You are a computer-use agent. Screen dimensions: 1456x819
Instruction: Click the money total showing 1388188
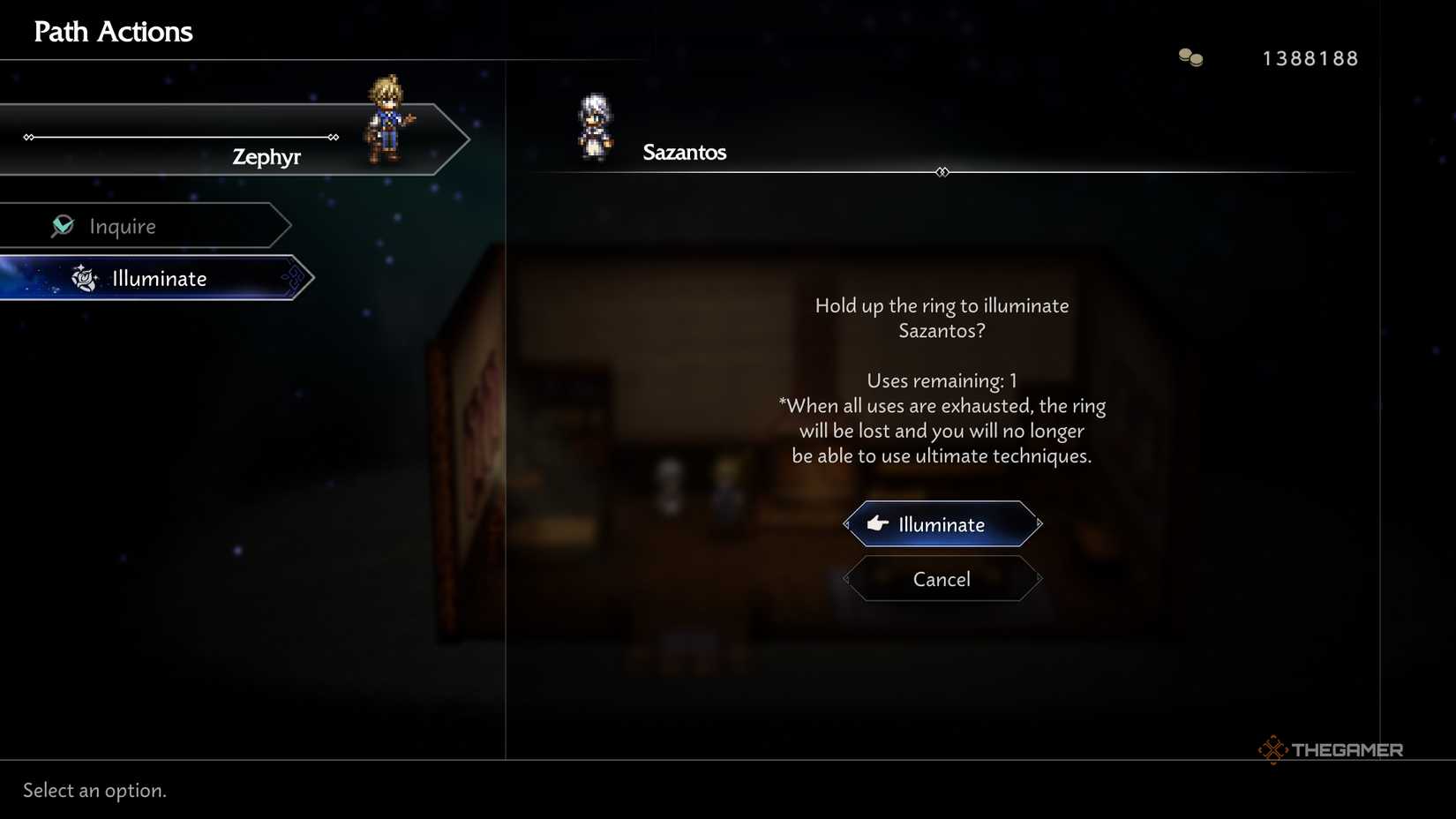pyautogui.click(x=1310, y=57)
